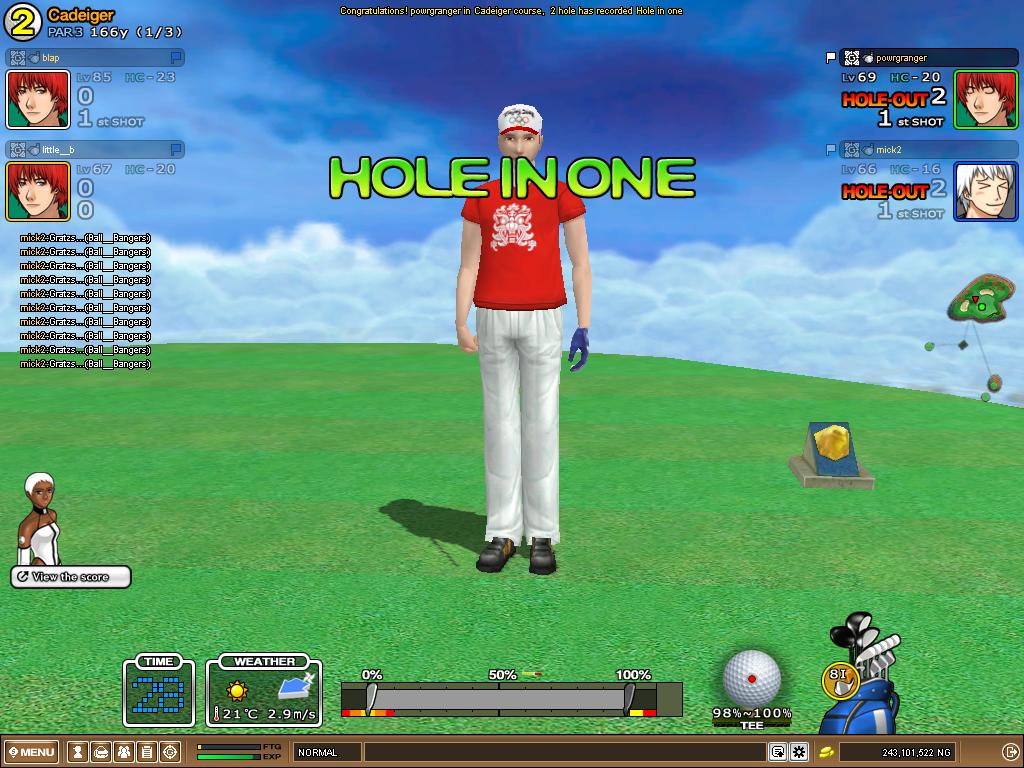
Task: Open the MENU button
Action: coord(31,752)
